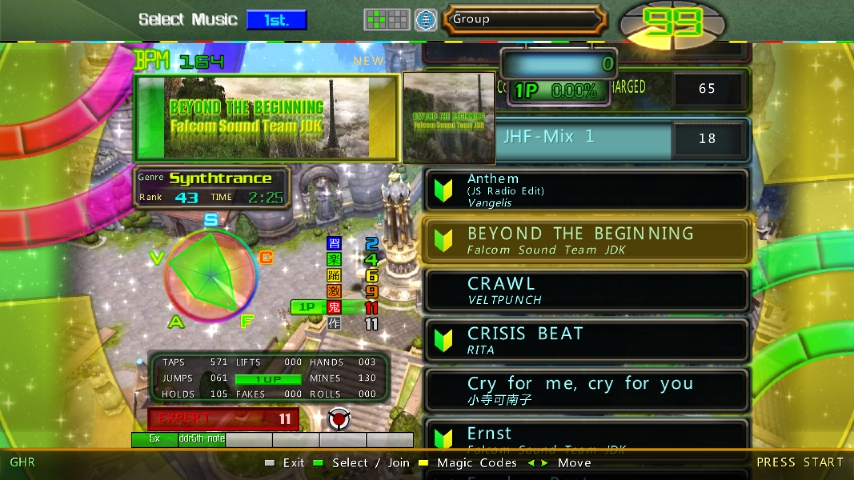Select the CRISIS BEAT song row
This screenshot has height=480, width=854.
pyautogui.click(x=587, y=340)
